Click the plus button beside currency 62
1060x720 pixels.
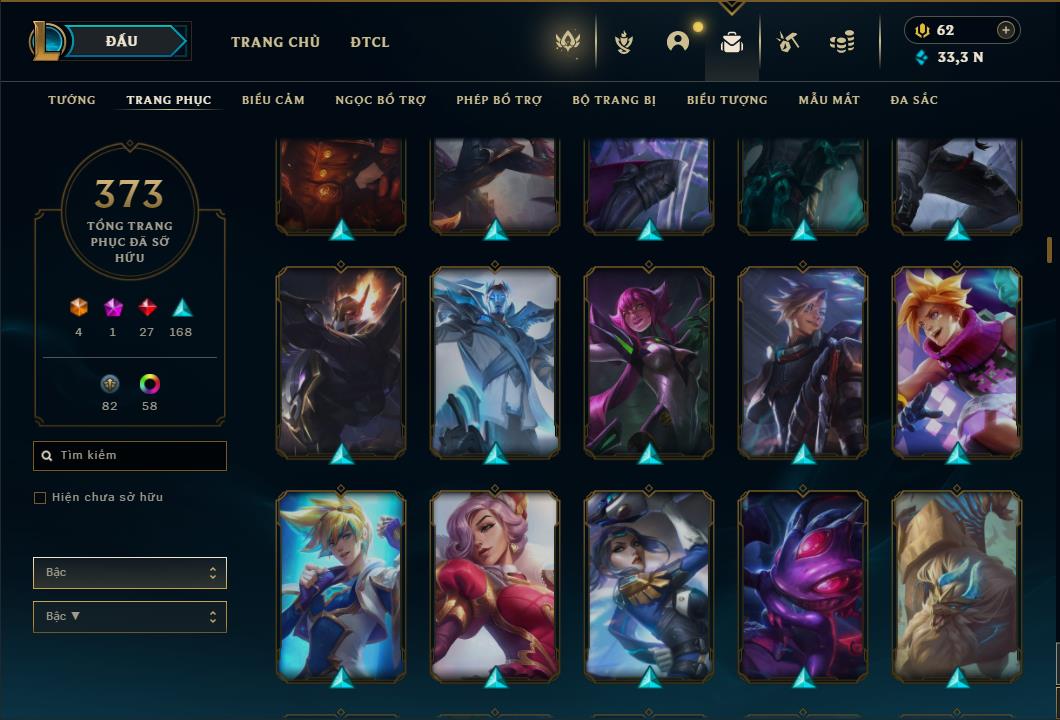[x=1006, y=30]
